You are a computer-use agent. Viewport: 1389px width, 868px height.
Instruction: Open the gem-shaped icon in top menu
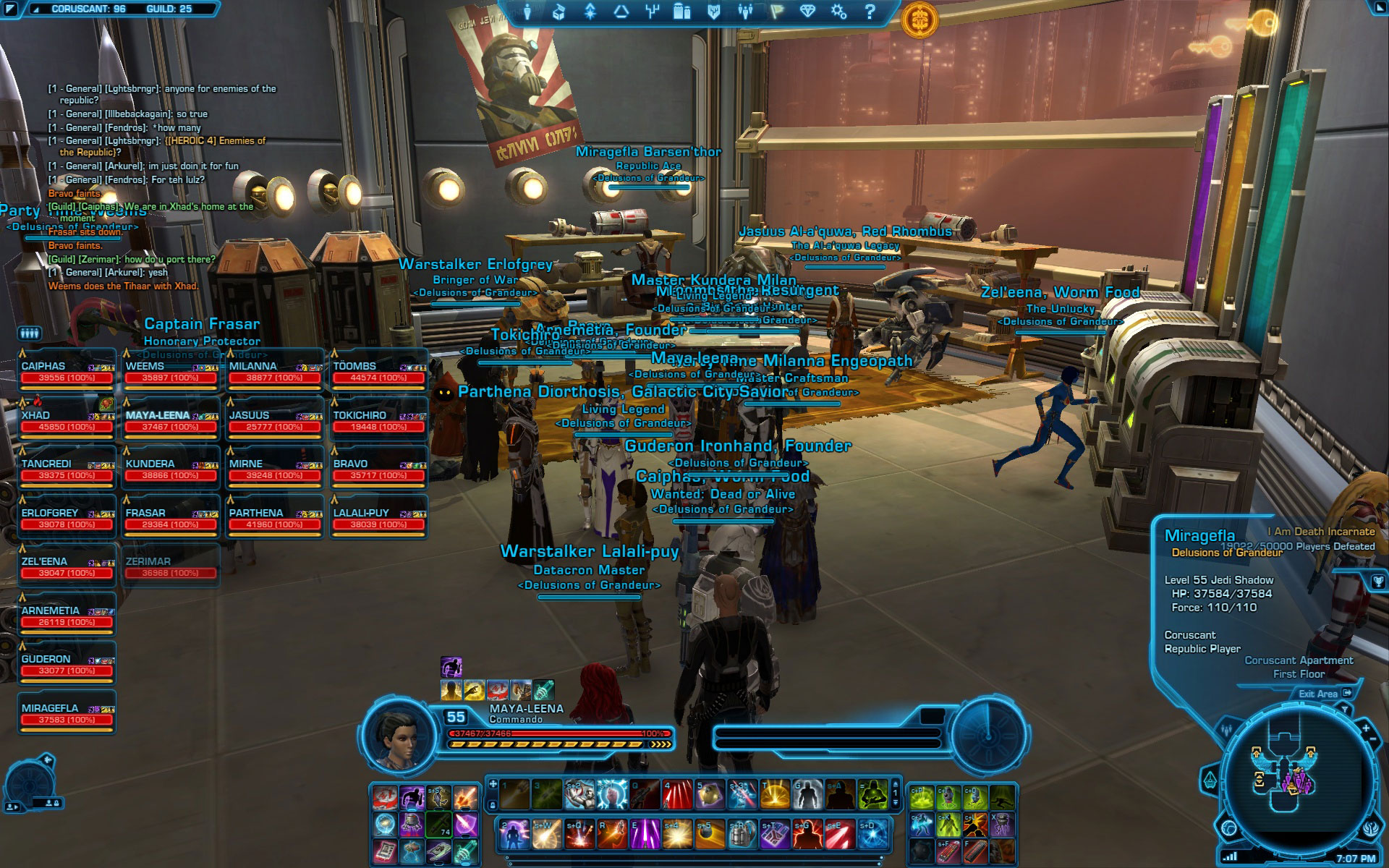[807, 12]
